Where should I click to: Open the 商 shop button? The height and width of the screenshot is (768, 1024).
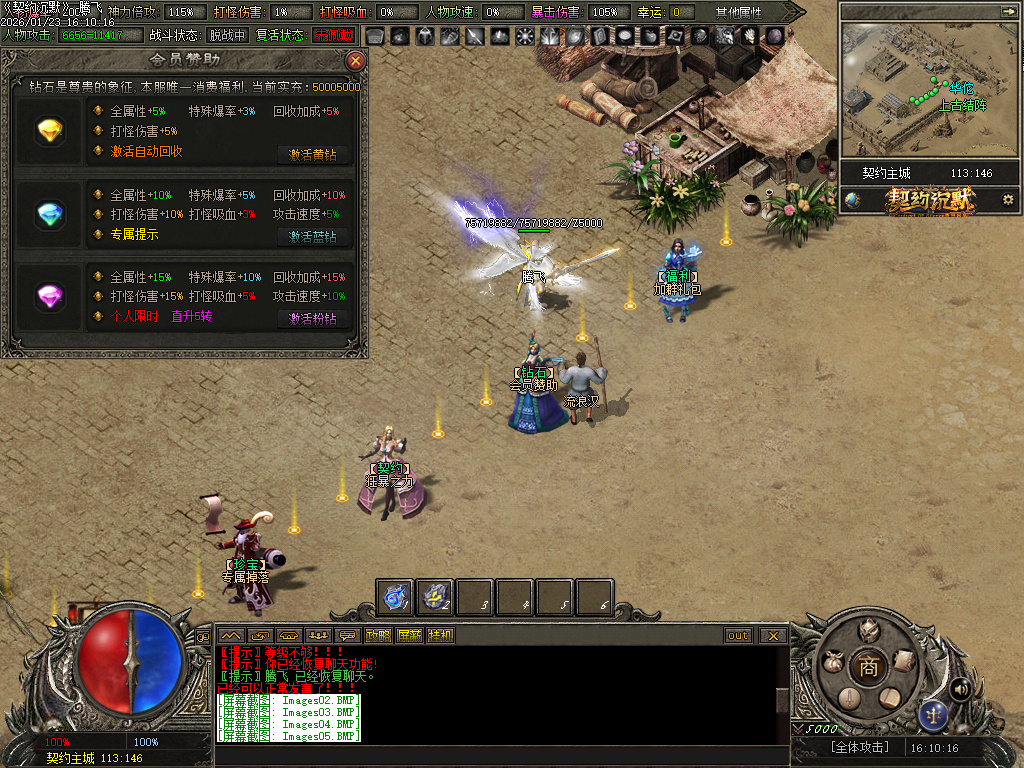[x=868, y=668]
